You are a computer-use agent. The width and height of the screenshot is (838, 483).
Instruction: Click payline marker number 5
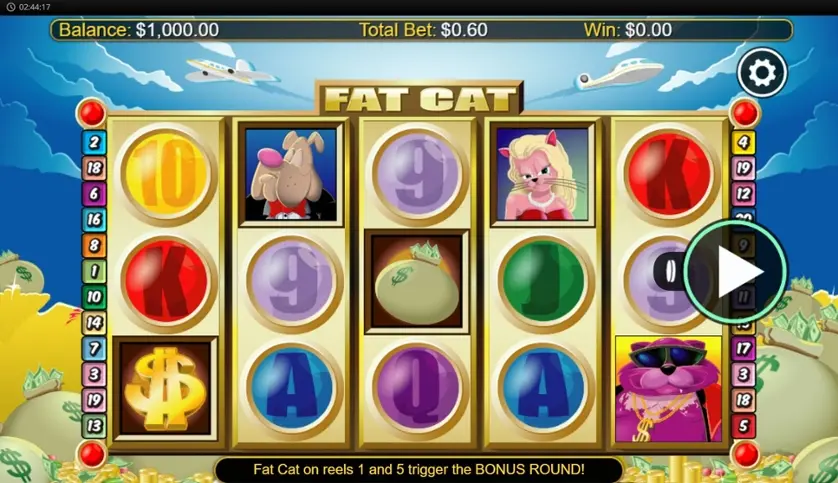[744, 426]
